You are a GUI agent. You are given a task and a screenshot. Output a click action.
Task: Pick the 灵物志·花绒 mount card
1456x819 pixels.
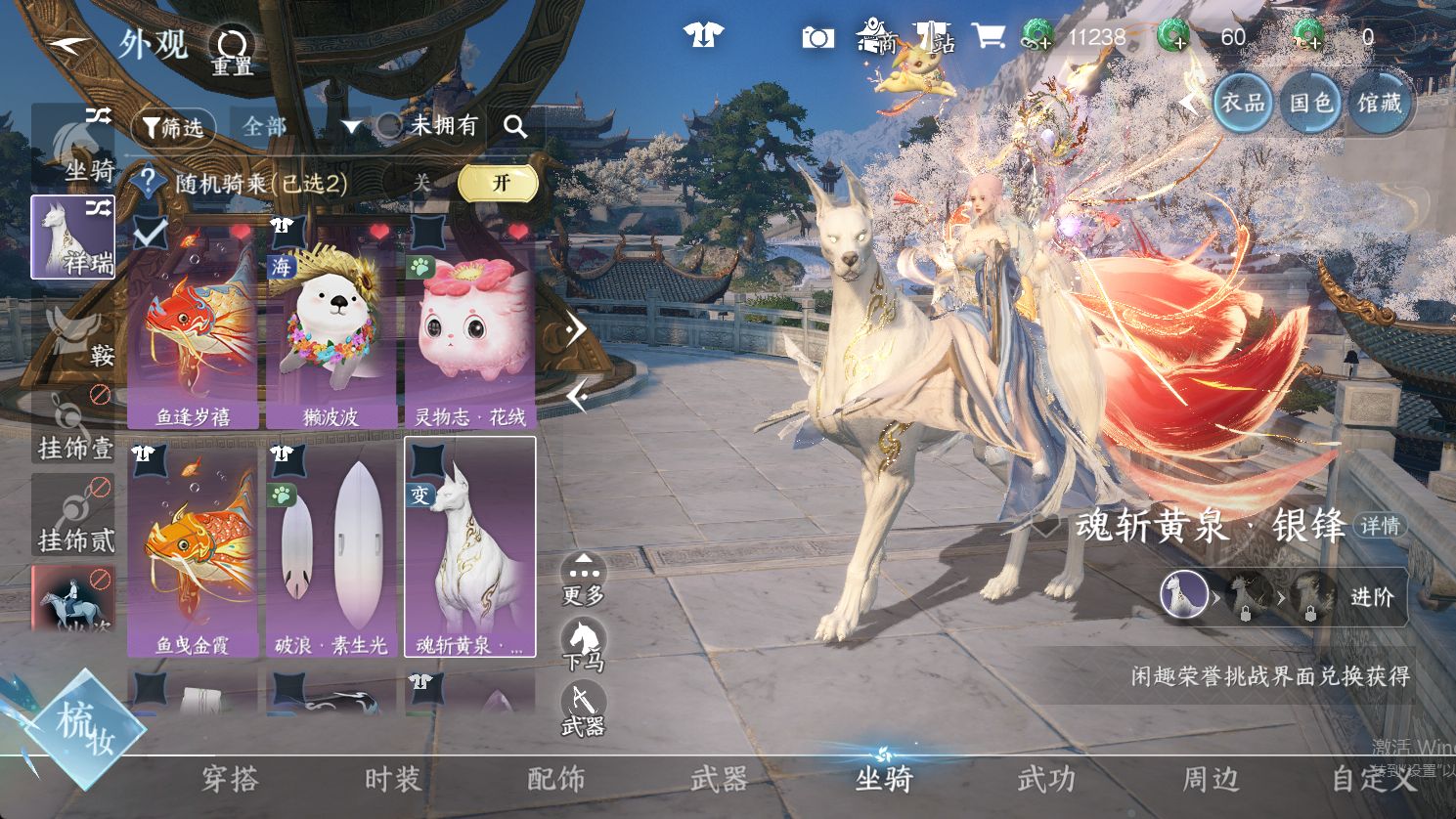pyautogui.click(x=470, y=324)
